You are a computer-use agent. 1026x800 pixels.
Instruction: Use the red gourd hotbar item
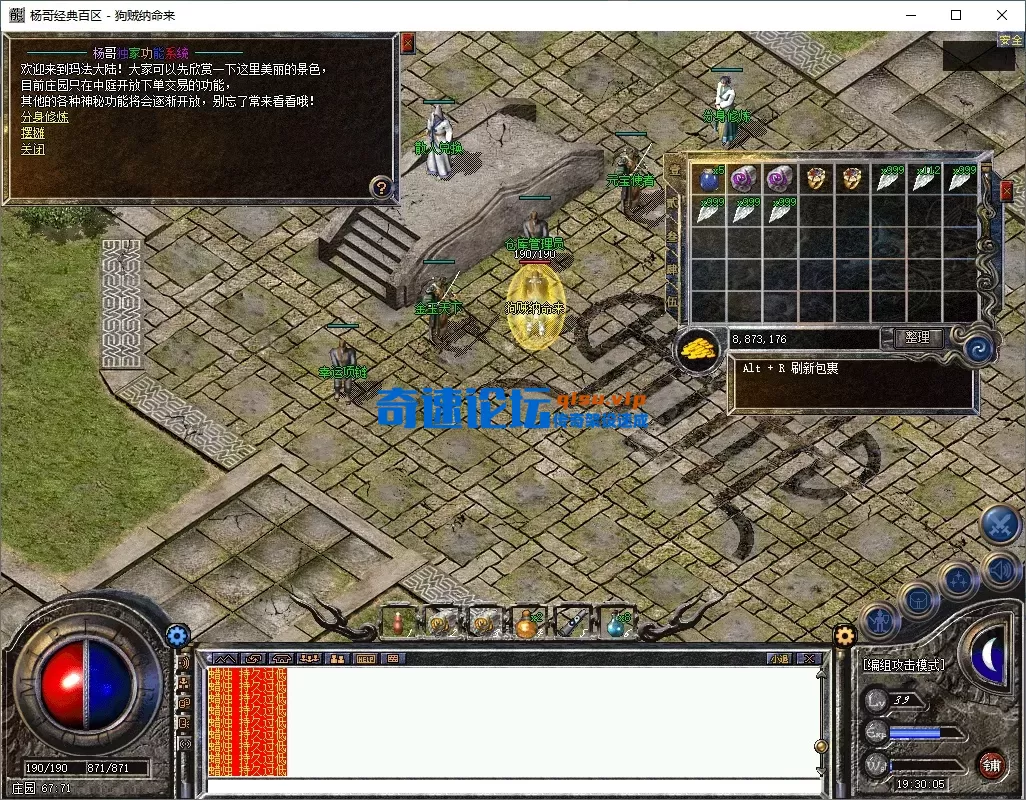(397, 622)
